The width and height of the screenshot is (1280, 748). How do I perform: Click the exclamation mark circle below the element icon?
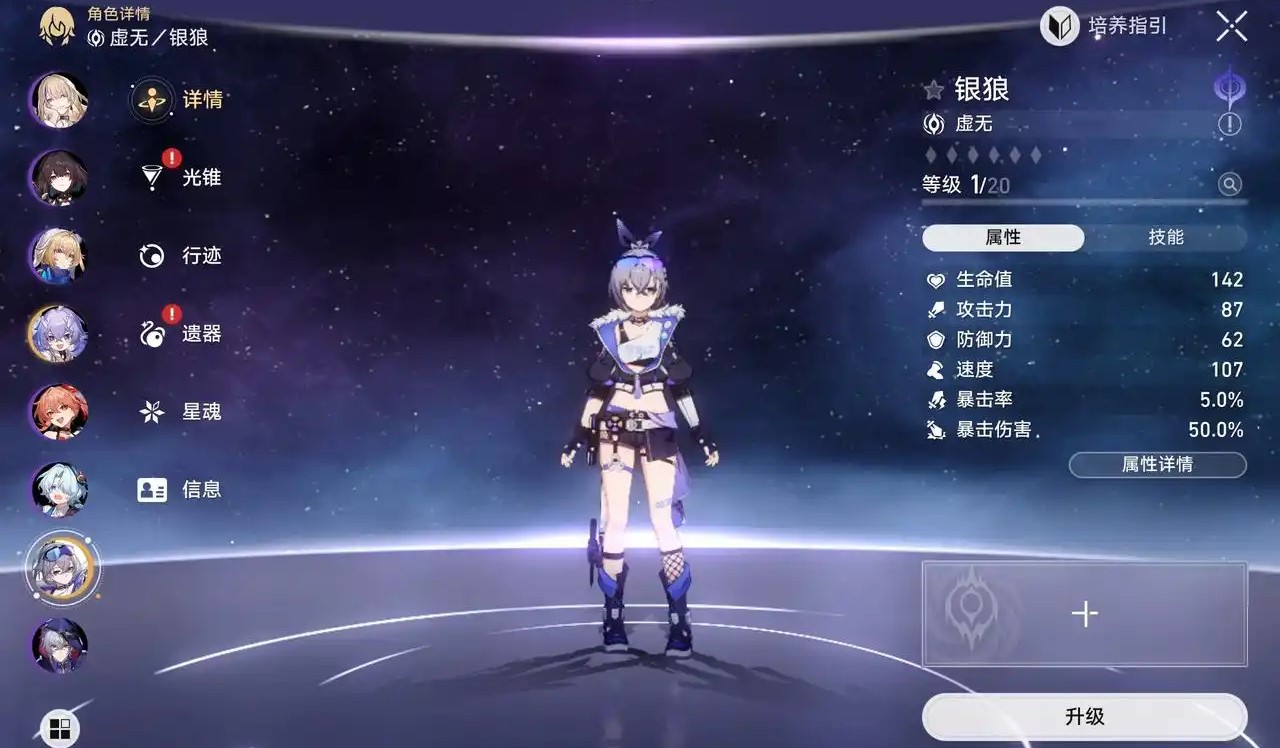(1229, 124)
